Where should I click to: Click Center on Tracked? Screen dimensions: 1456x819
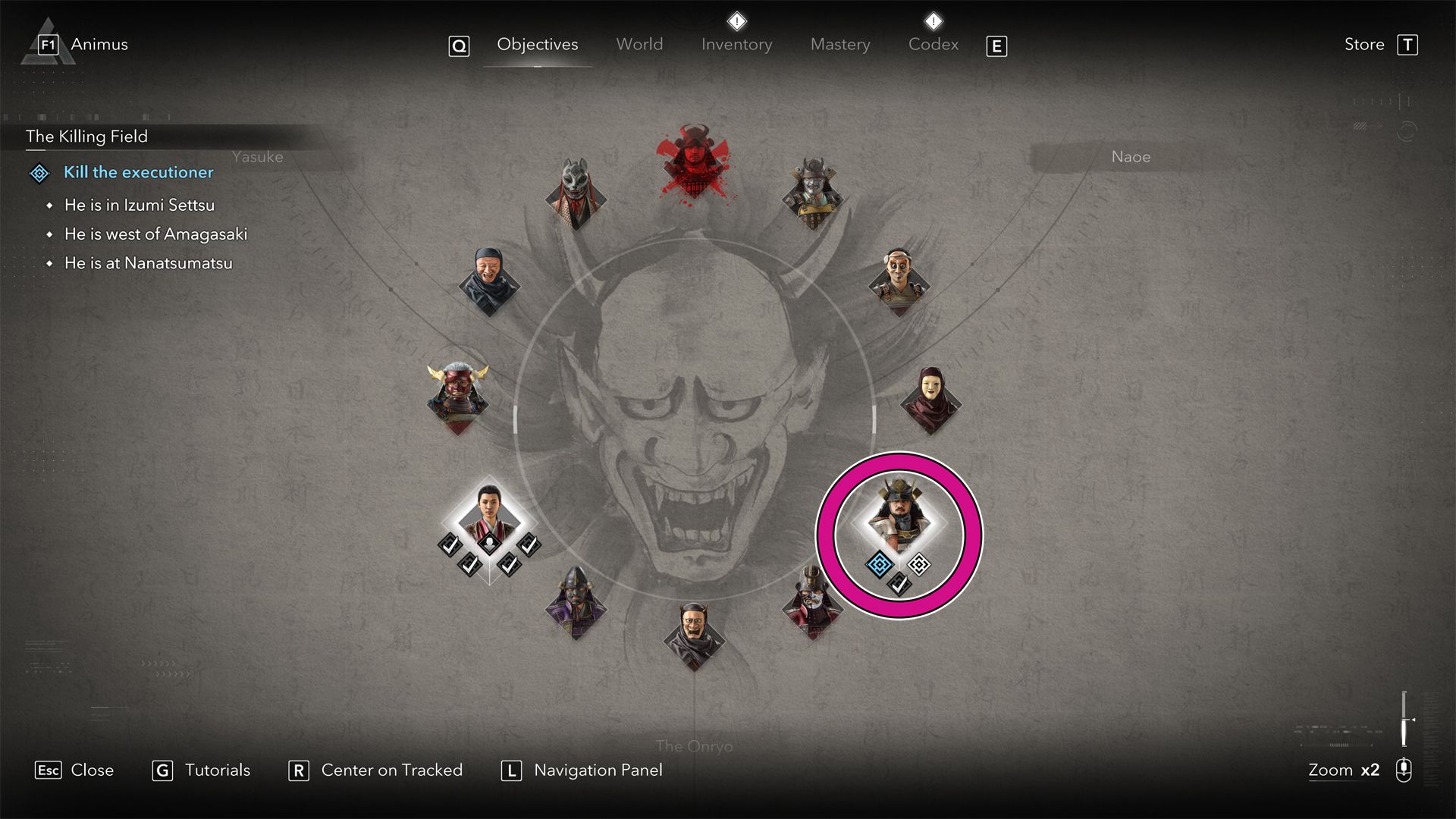pos(391,770)
